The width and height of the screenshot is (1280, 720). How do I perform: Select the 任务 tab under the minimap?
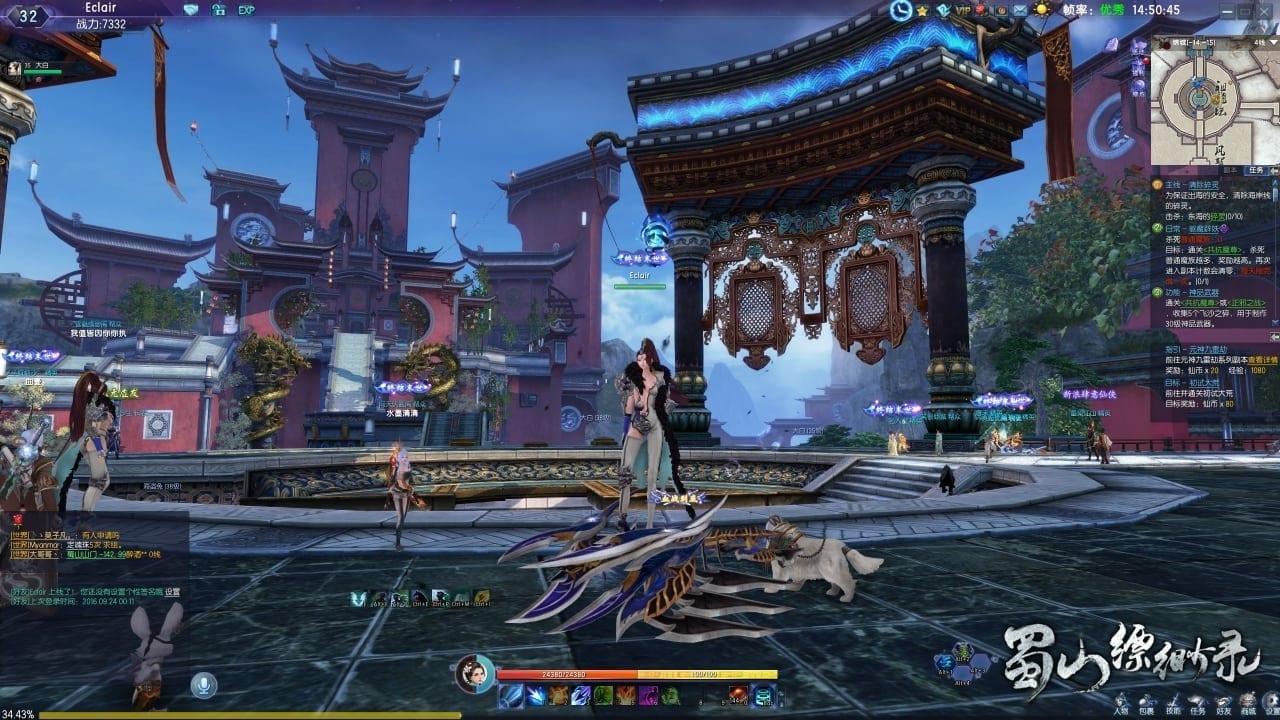coord(1258,170)
